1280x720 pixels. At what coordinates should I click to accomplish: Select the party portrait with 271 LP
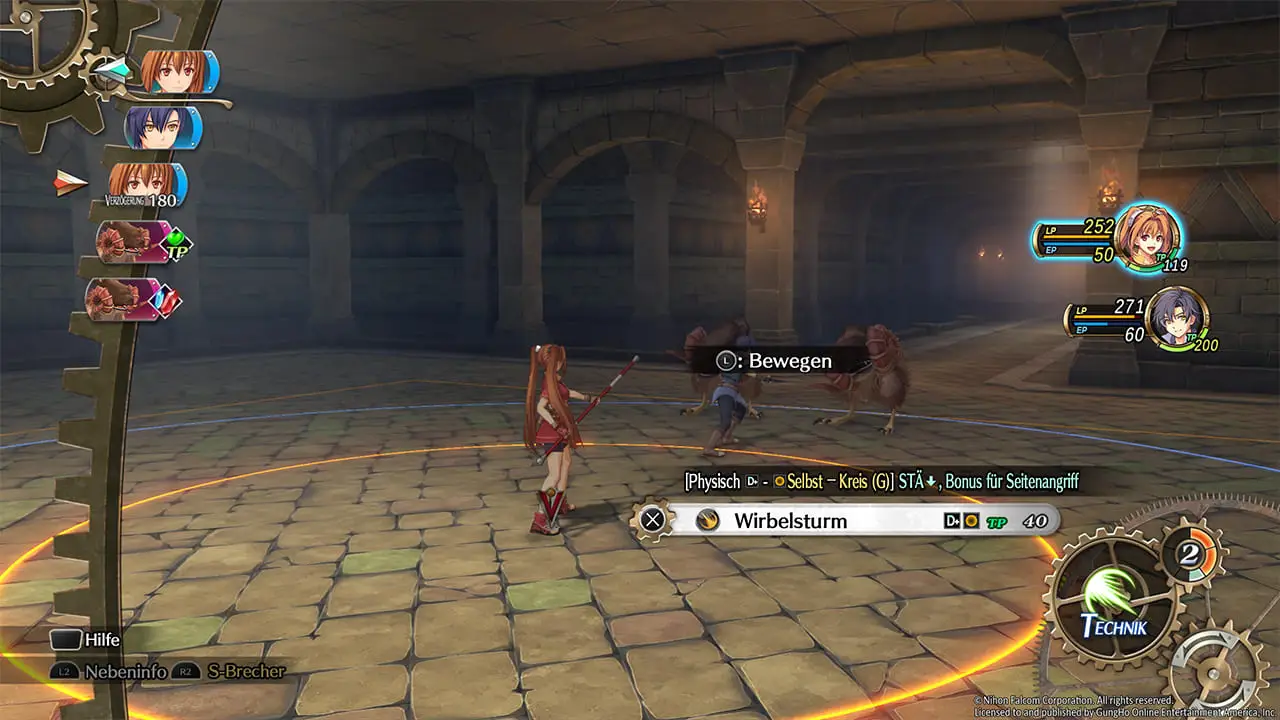(1176, 318)
